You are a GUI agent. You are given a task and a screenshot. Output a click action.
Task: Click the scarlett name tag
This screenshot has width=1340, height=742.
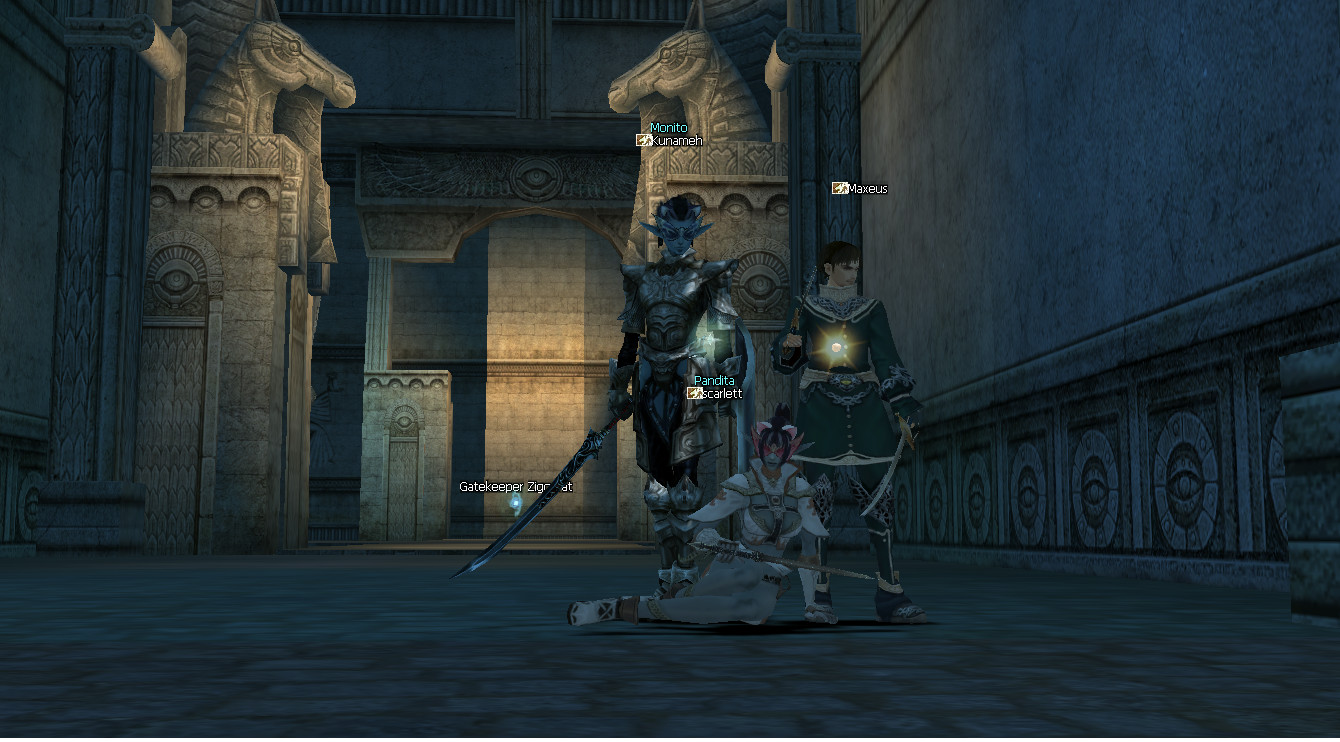click(721, 394)
